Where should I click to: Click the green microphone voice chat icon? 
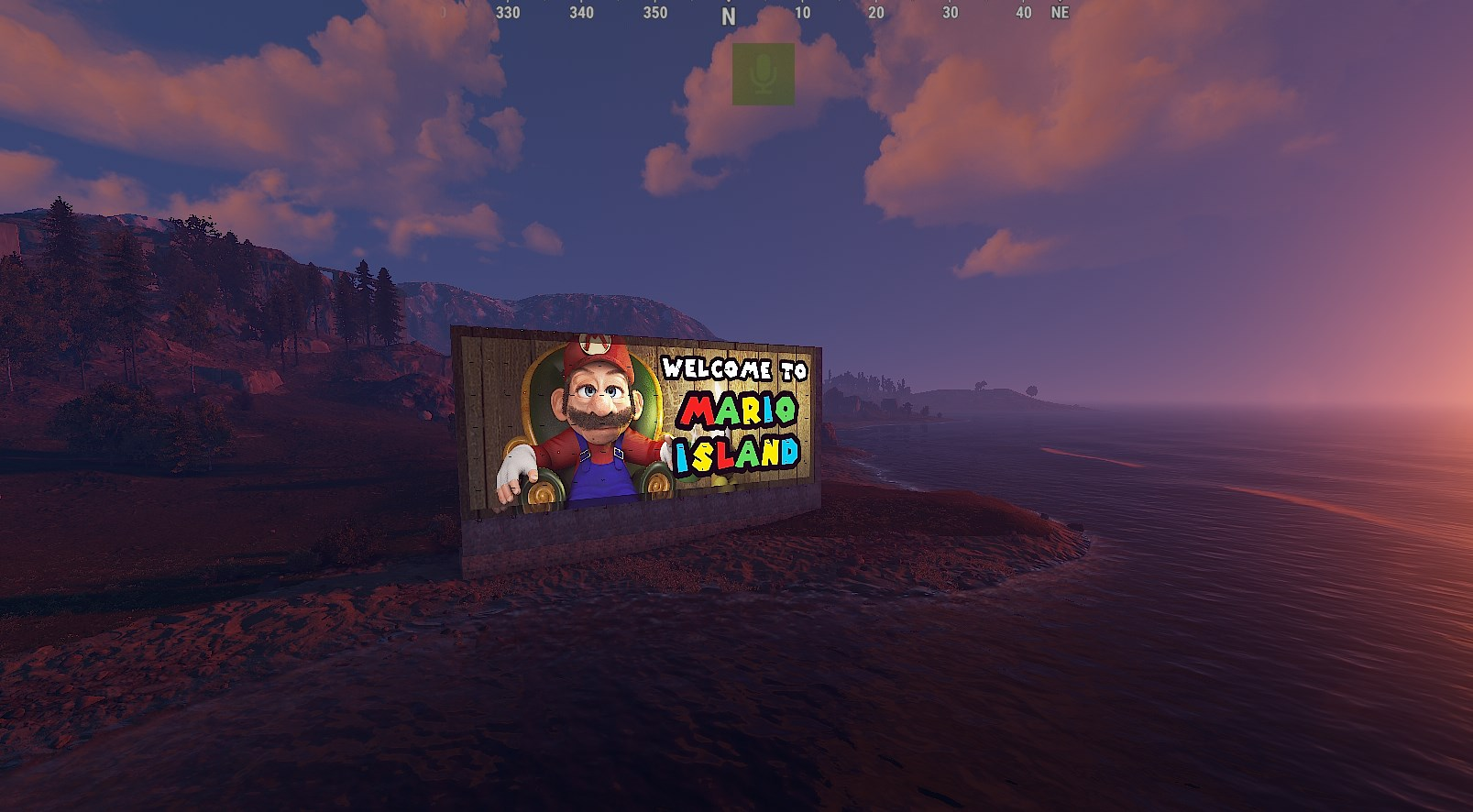coord(763,73)
